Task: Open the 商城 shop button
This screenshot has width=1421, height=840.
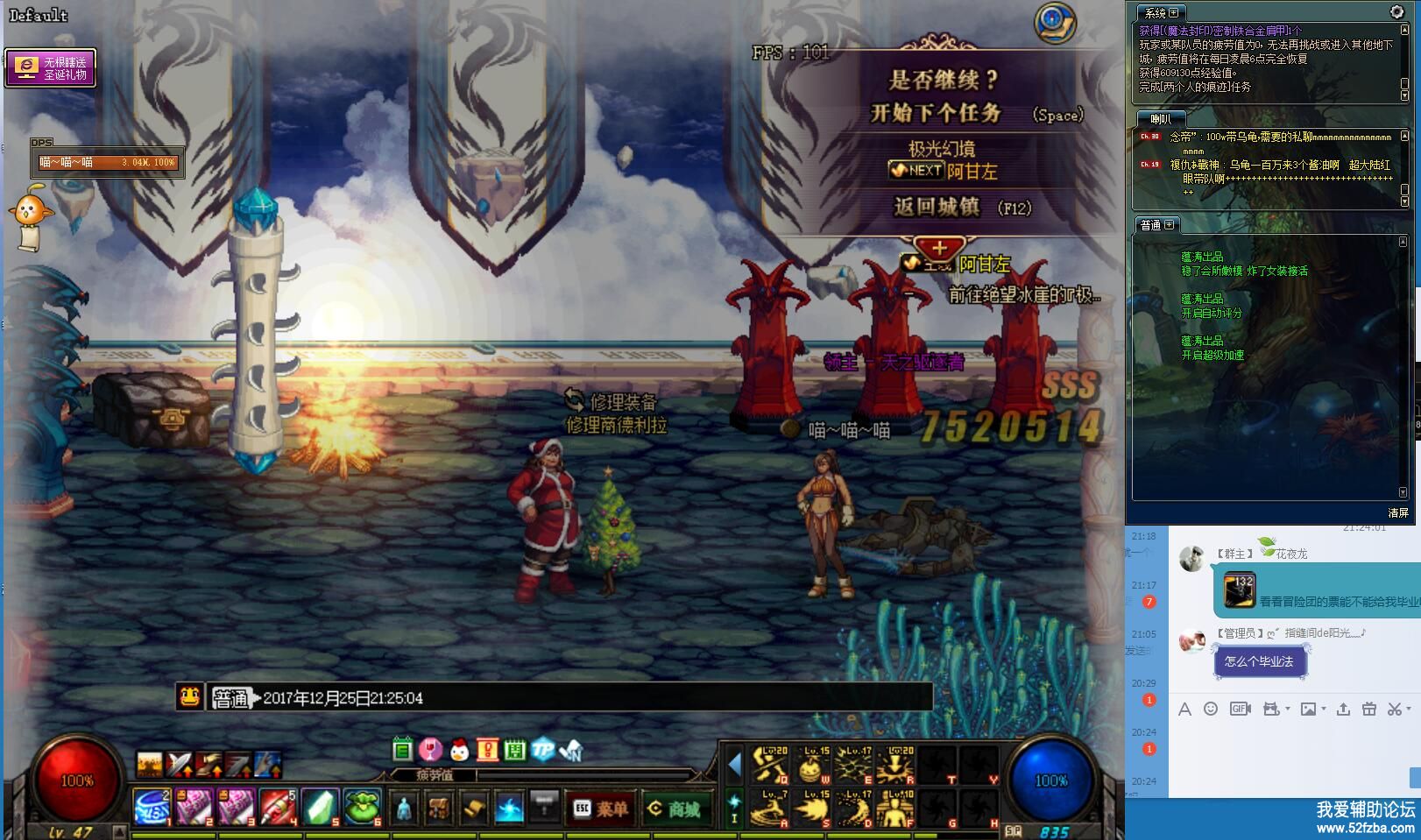Action: pos(673,808)
